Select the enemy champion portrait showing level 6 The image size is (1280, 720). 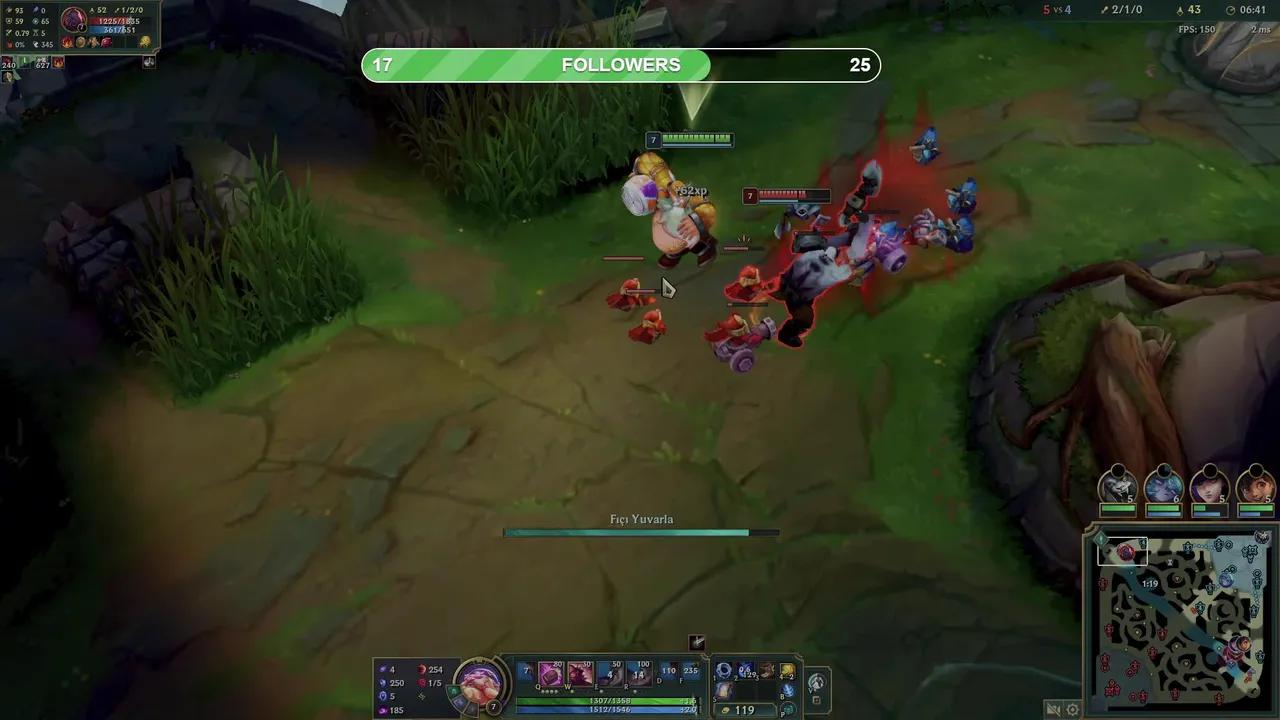[x=1164, y=488]
